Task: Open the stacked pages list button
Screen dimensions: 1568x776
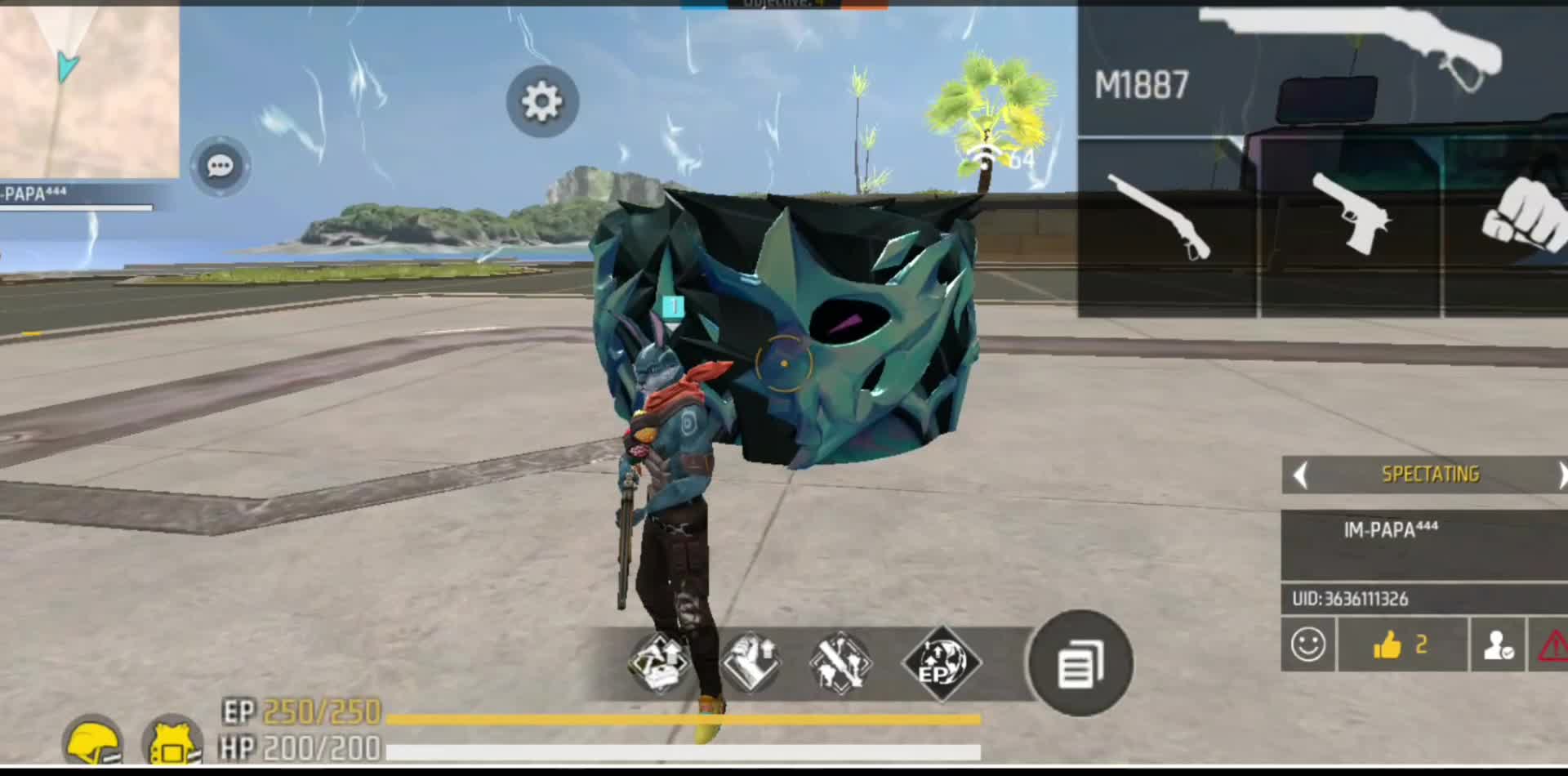Action: [1080, 663]
